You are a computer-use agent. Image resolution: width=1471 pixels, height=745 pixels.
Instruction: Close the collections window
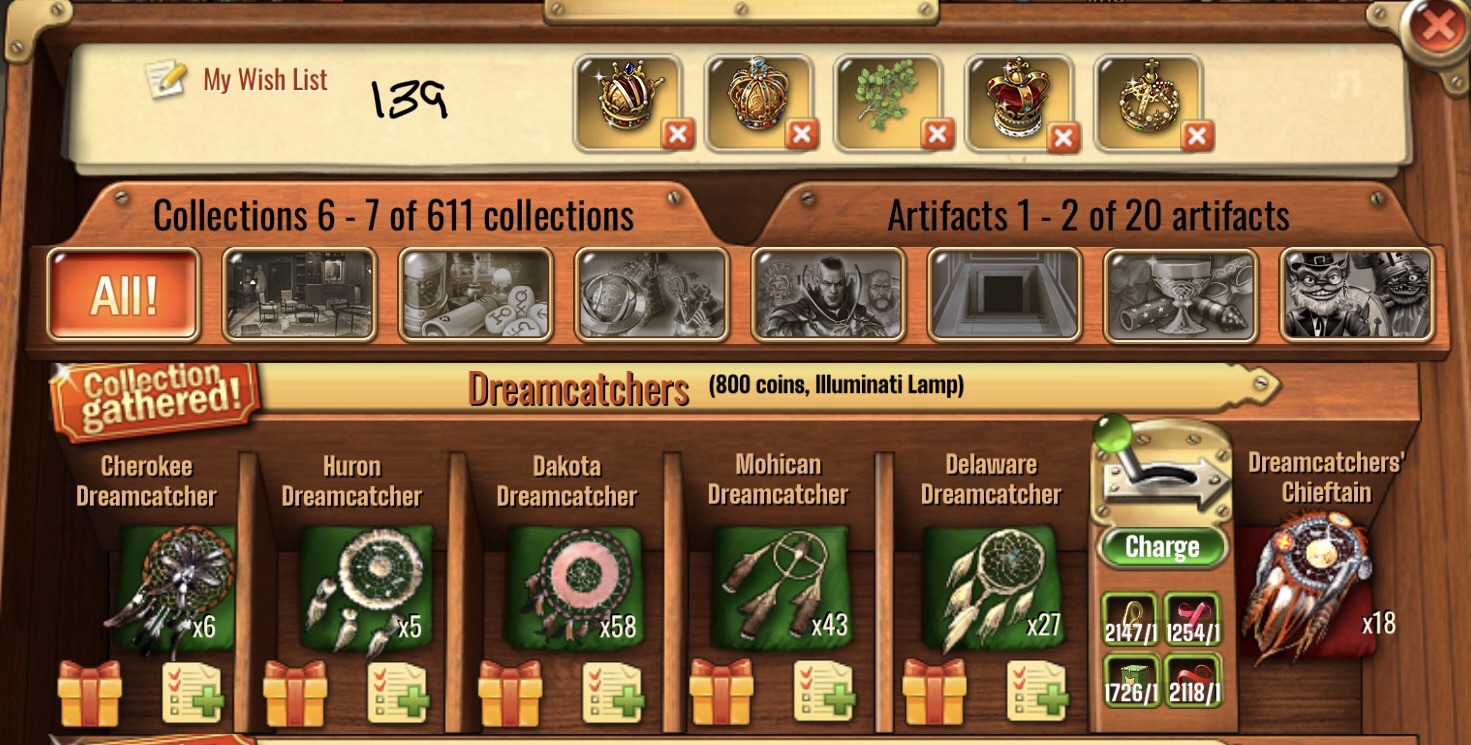coord(1437,28)
